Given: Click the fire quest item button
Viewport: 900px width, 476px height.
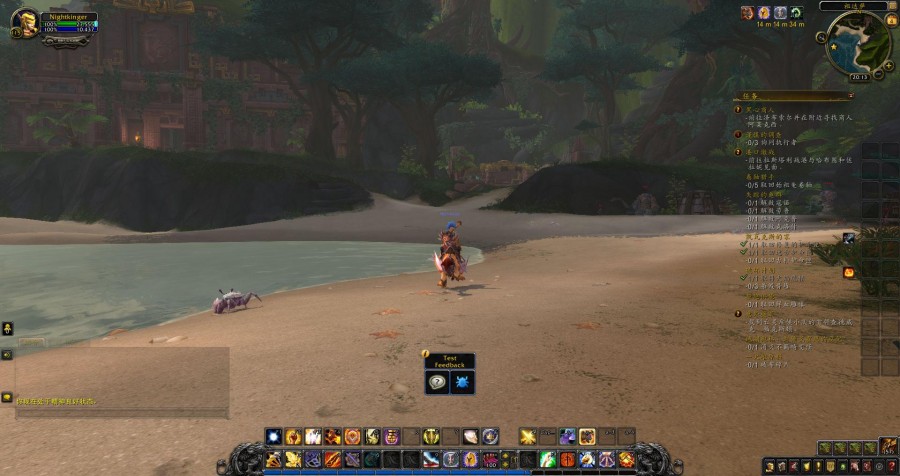Looking at the screenshot, I should pos(848,272).
